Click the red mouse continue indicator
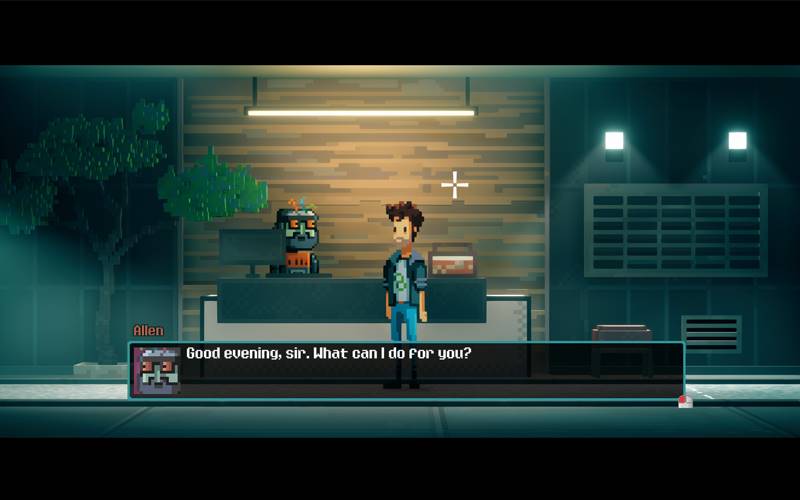This screenshot has width=800, height=500. 685,402
